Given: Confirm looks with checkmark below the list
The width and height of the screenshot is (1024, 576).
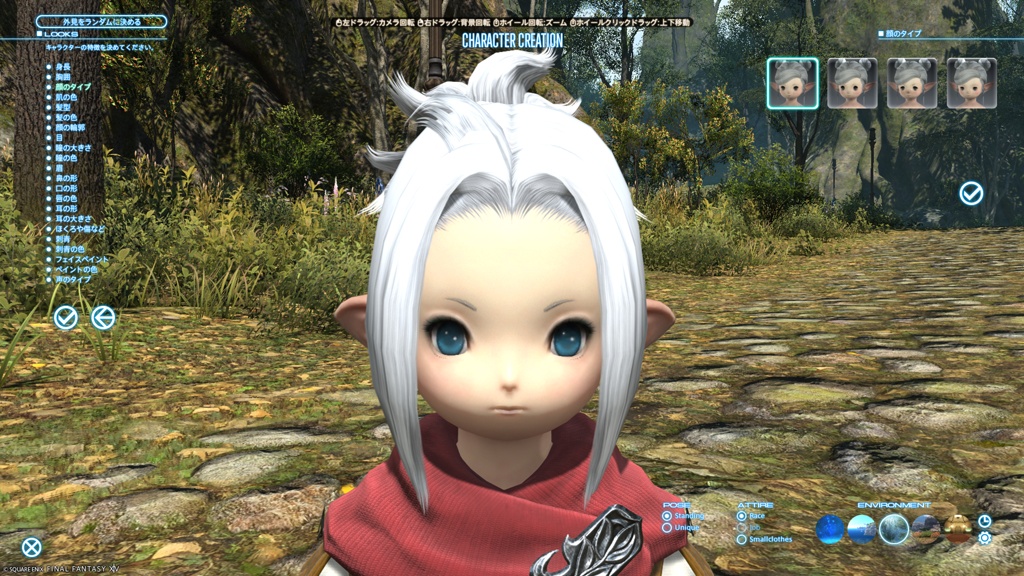Looking at the screenshot, I should (x=66, y=318).
